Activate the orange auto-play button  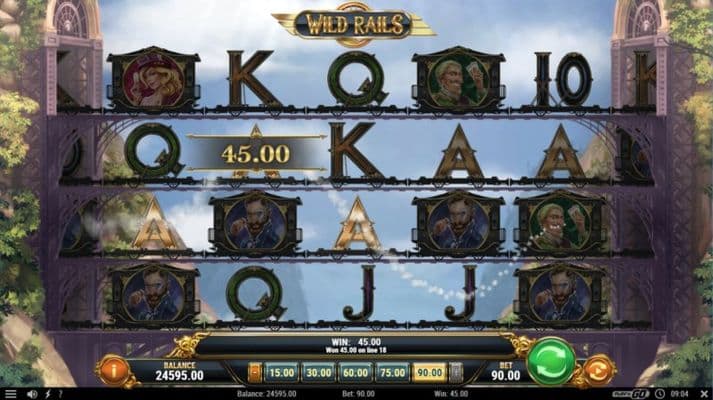point(599,371)
